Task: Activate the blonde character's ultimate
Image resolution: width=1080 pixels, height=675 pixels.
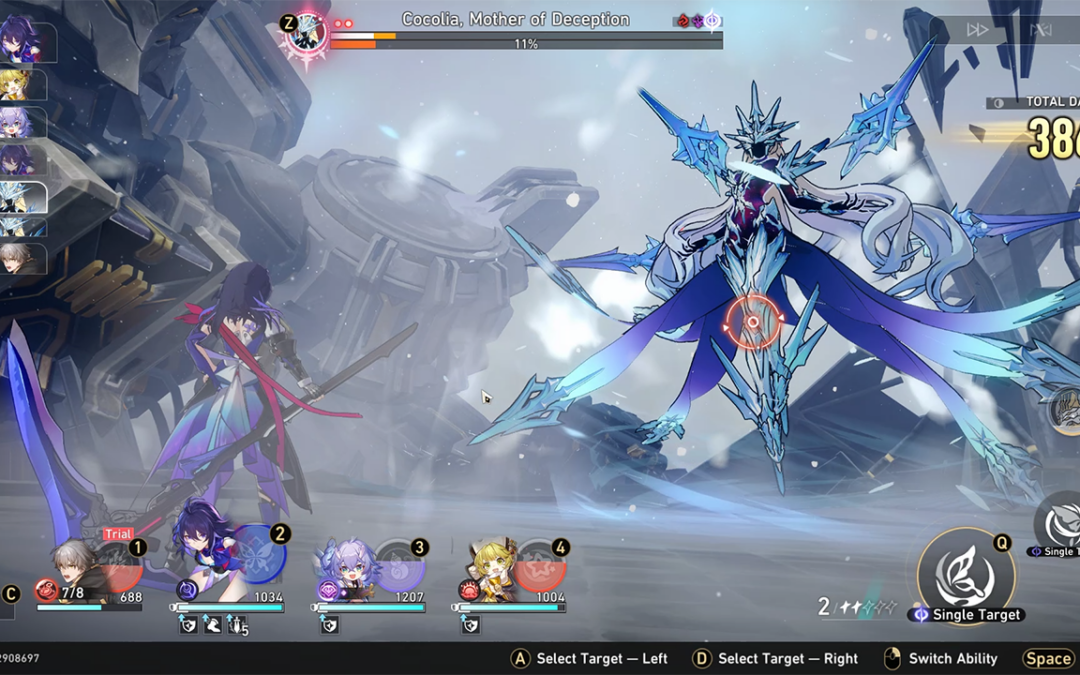Action: point(541,566)
